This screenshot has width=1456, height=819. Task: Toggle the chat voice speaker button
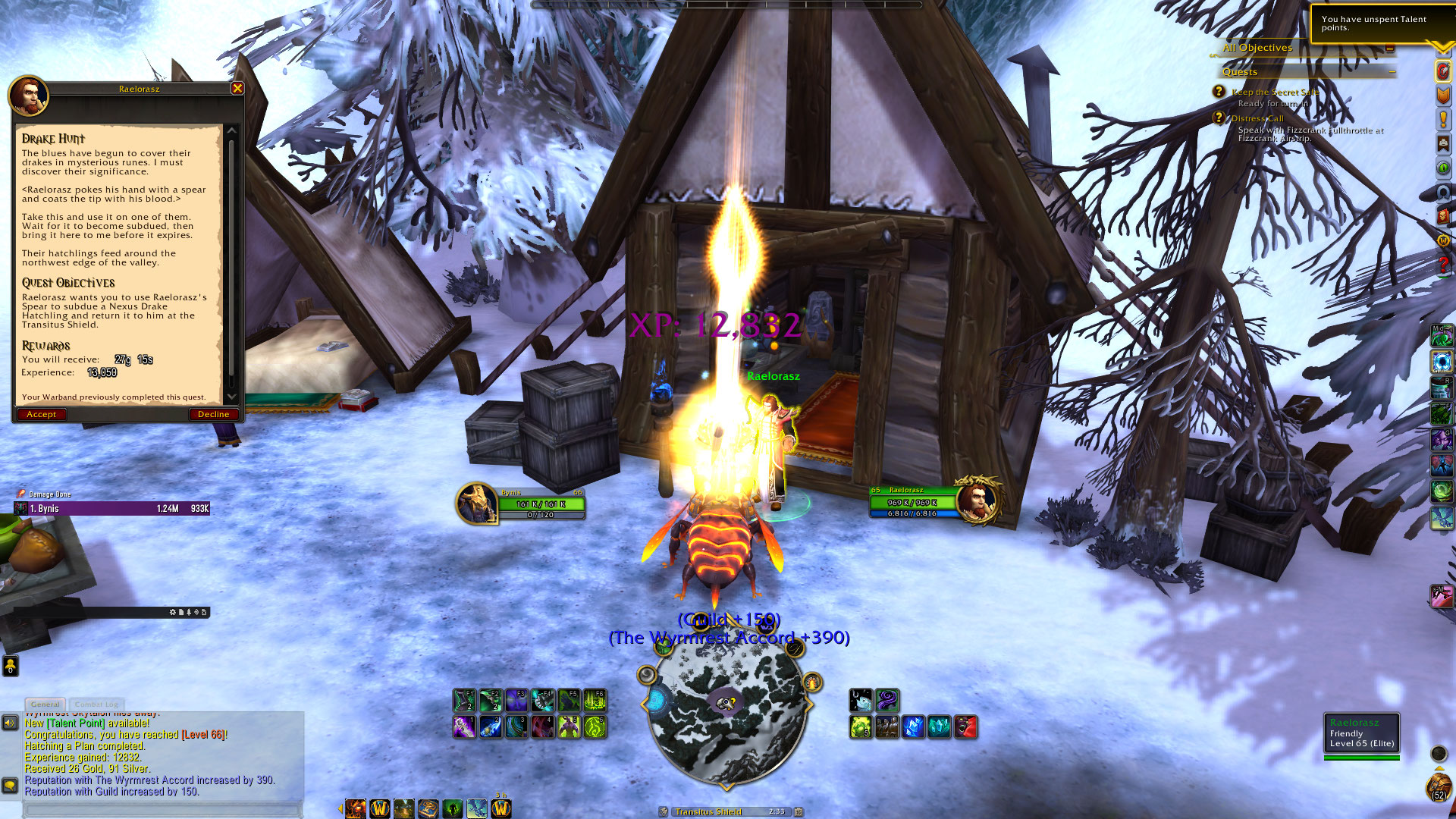(10, 723)
